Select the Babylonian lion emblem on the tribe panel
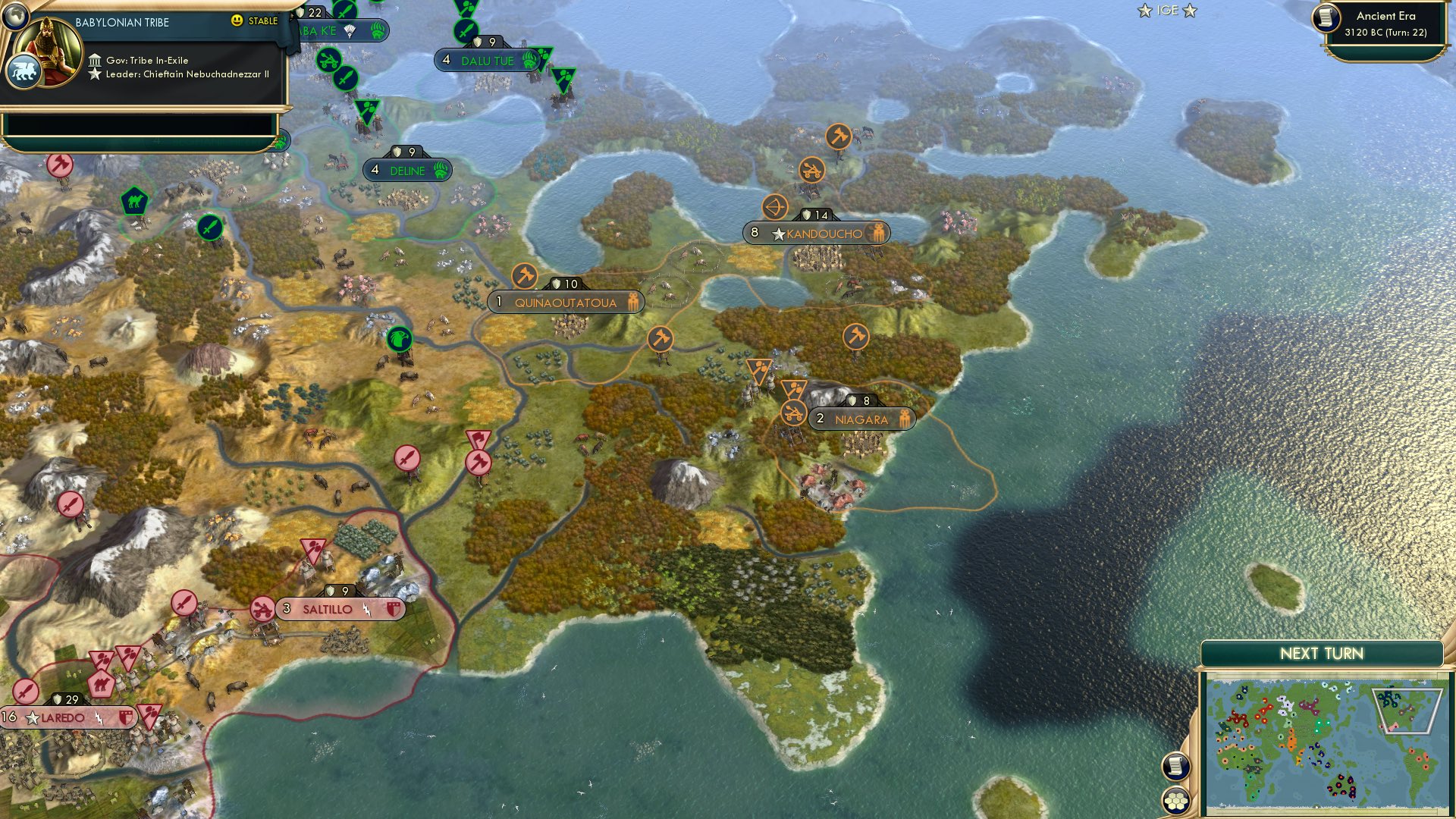Image resolution: width=1456 pixels, height=819 pixels. (25, 71)
